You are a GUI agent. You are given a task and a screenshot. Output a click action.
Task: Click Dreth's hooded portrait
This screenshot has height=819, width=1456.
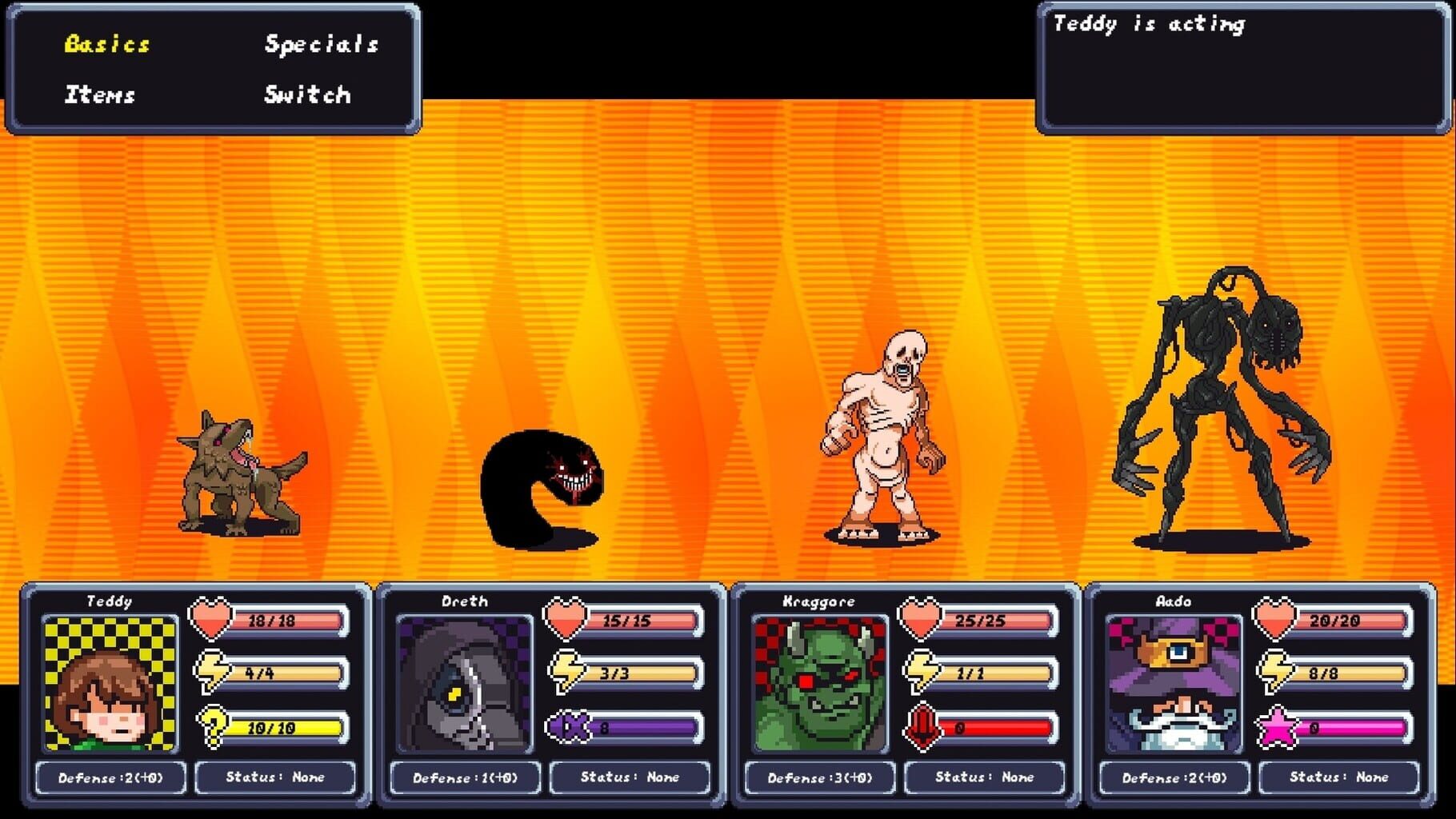465,685
